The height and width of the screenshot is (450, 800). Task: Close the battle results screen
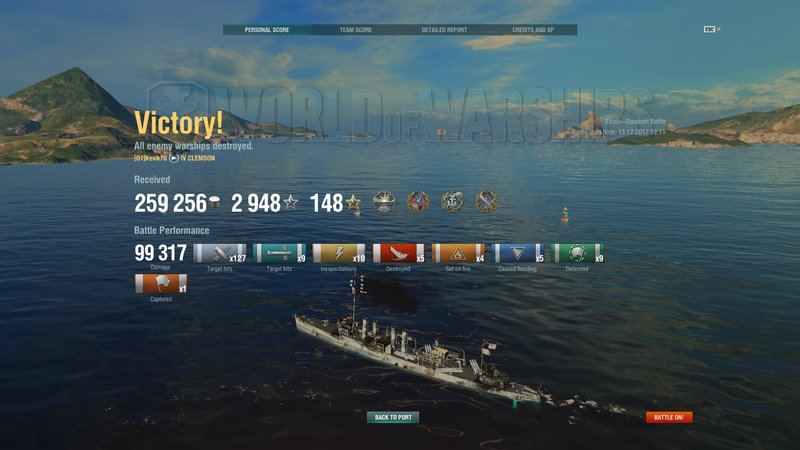(718, 29)
